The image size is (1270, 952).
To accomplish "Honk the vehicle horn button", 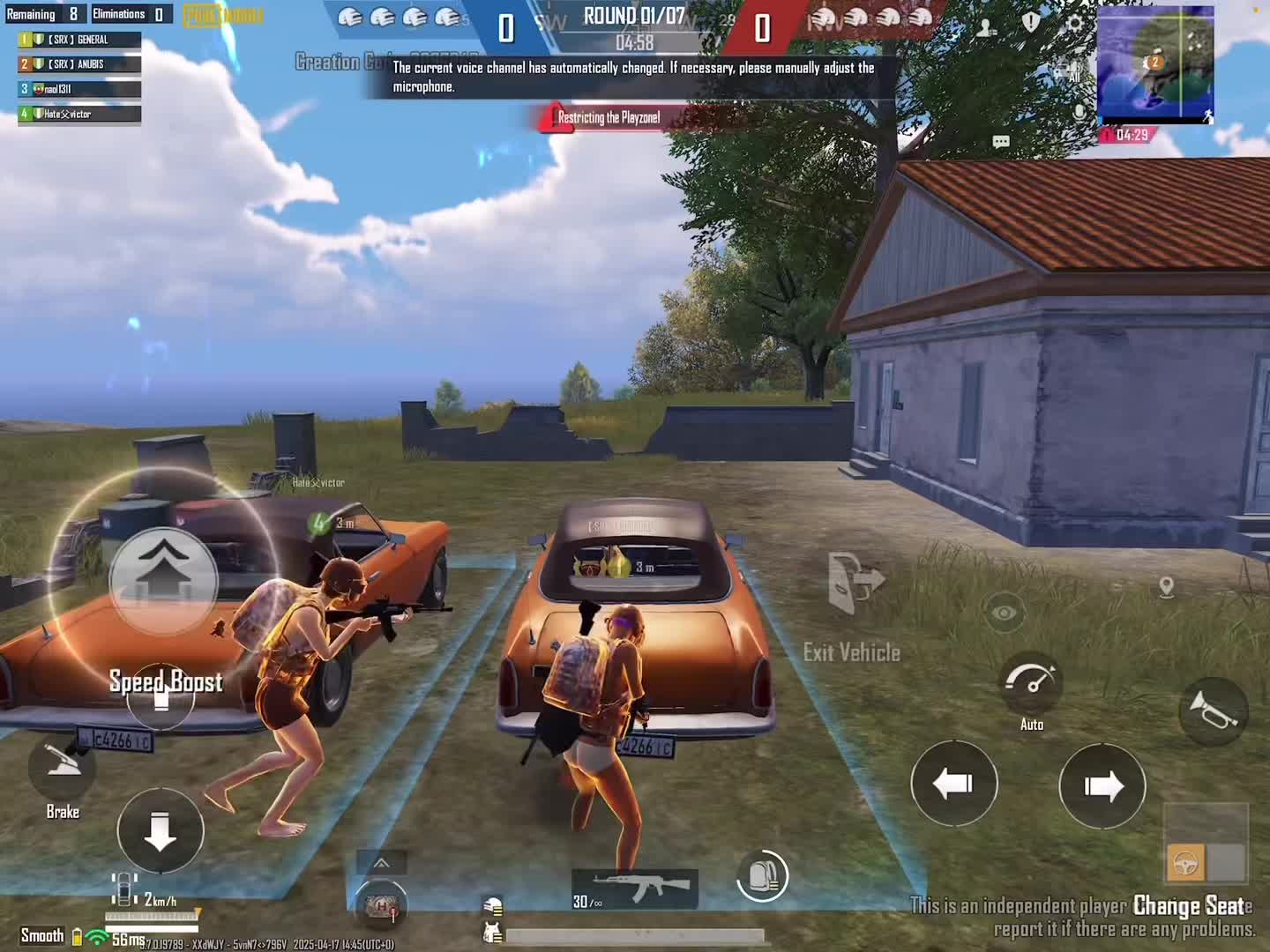I will pyautogui.click(x=1213, y=710).
